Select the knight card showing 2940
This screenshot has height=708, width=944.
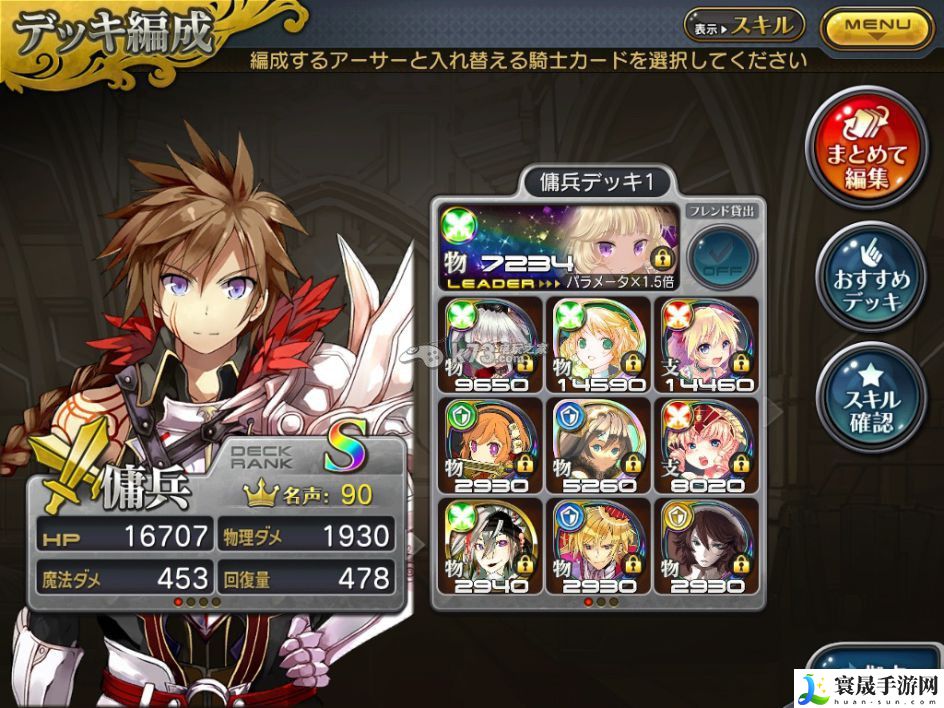tap(488, 547)
